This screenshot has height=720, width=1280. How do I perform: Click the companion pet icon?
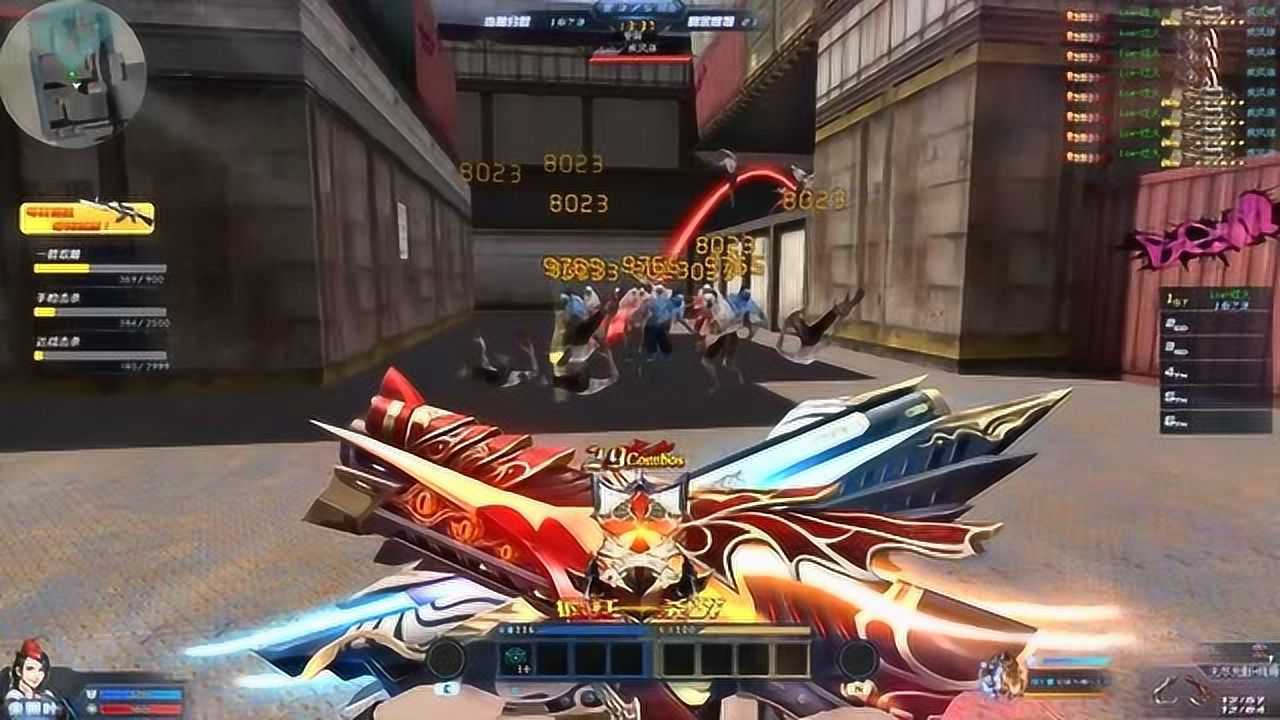1003,675
